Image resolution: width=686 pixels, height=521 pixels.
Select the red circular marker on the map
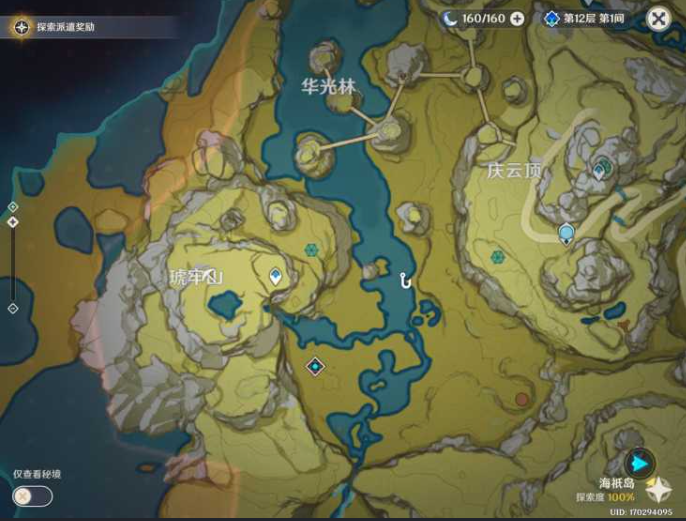coord(522,399)
